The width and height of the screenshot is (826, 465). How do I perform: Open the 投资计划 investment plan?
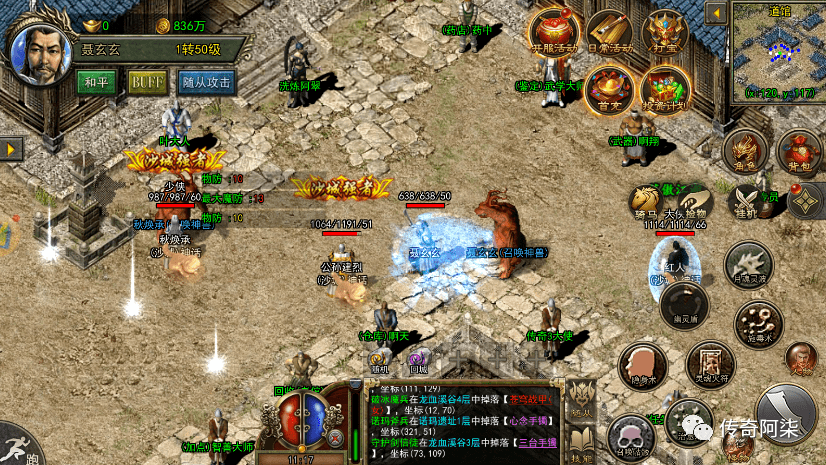point(665,90)
